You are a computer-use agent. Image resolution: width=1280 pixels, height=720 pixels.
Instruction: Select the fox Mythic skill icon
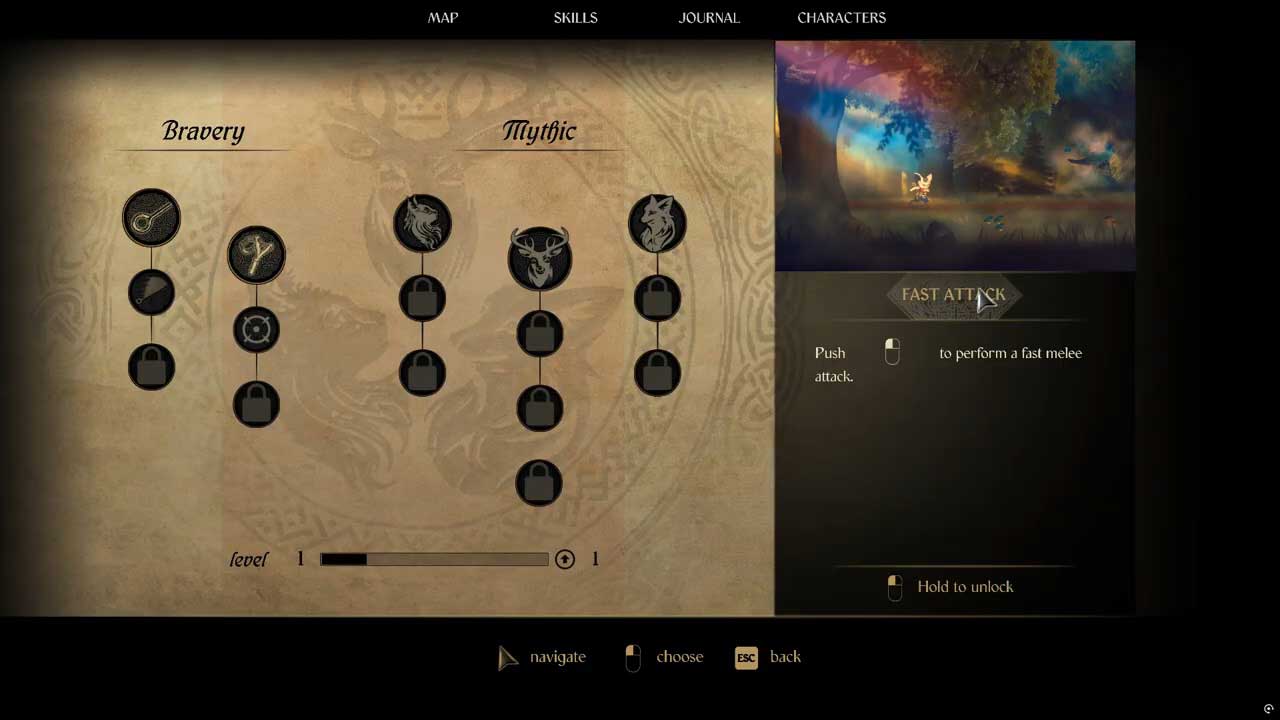[x=657, y=223]
